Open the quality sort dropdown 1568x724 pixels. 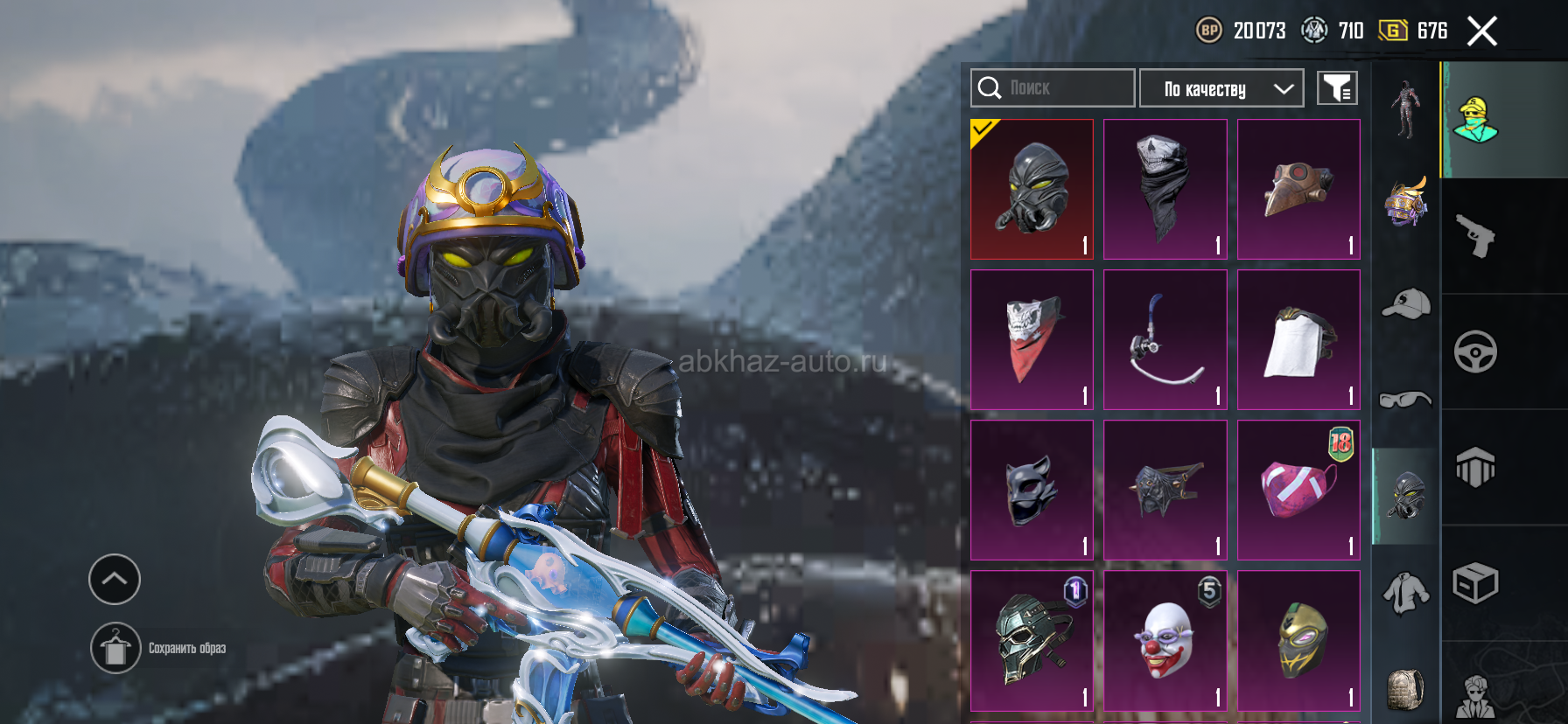tap(1221, 88)
